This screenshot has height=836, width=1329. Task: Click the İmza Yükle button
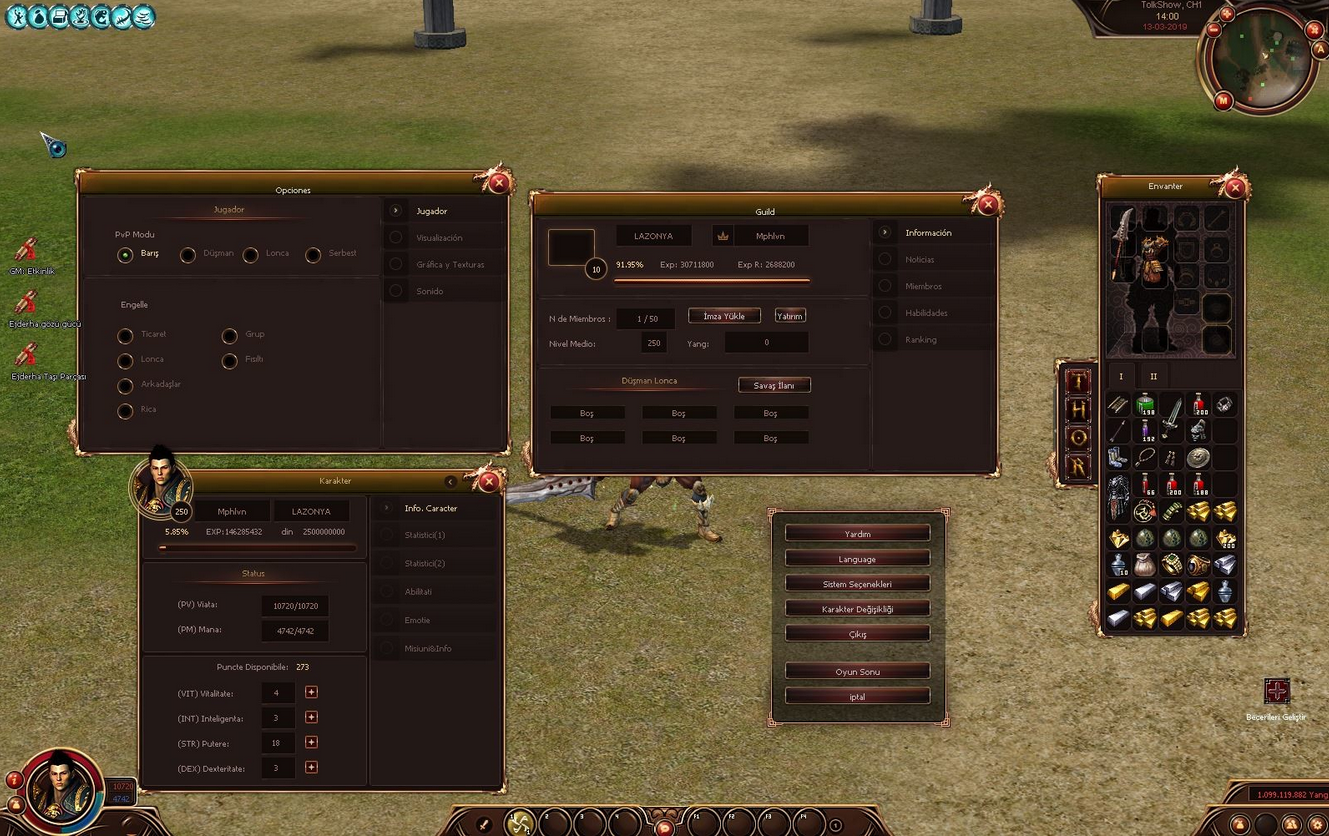tap(724, 316)
